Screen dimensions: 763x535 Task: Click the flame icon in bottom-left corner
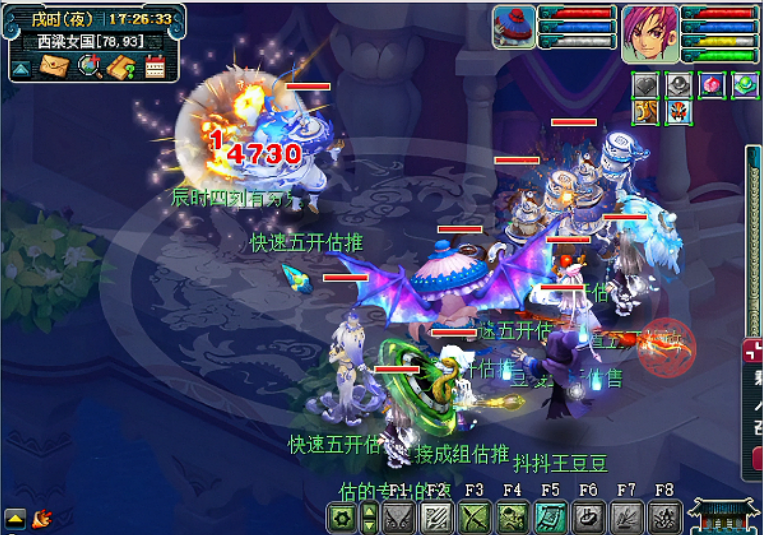[x=42, y=518]
